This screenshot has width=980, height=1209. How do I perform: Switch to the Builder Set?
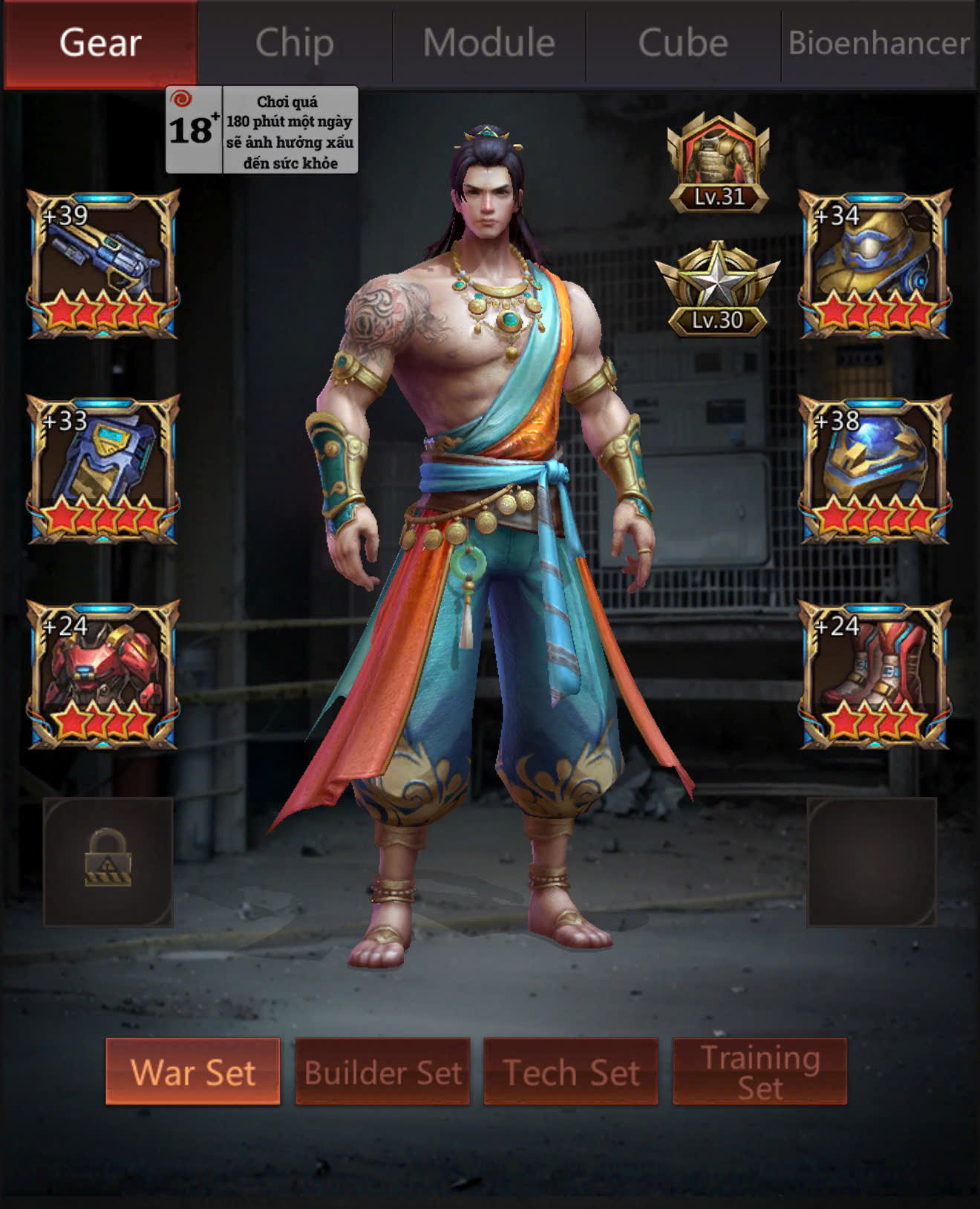tap(382, 1072)
